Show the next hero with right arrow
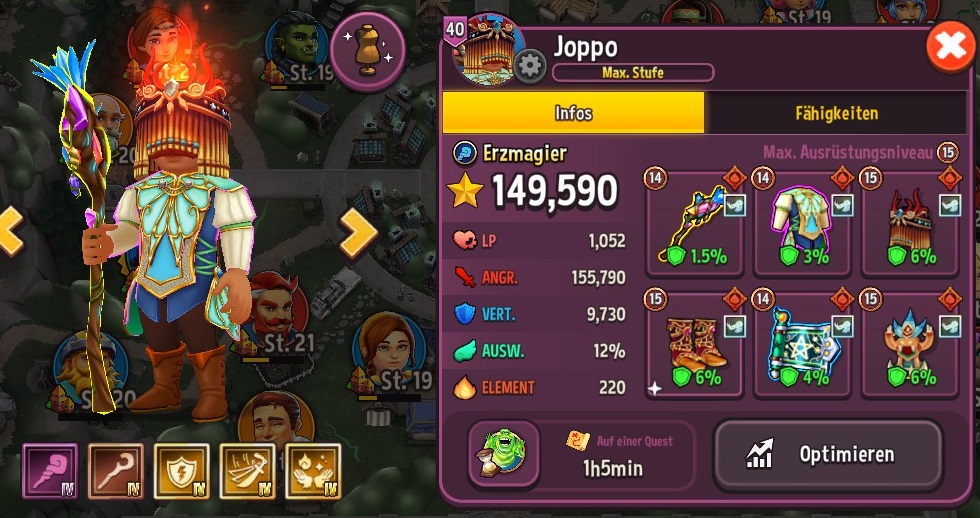The height and width of the screenshot is (518, 980). point(357,234)
